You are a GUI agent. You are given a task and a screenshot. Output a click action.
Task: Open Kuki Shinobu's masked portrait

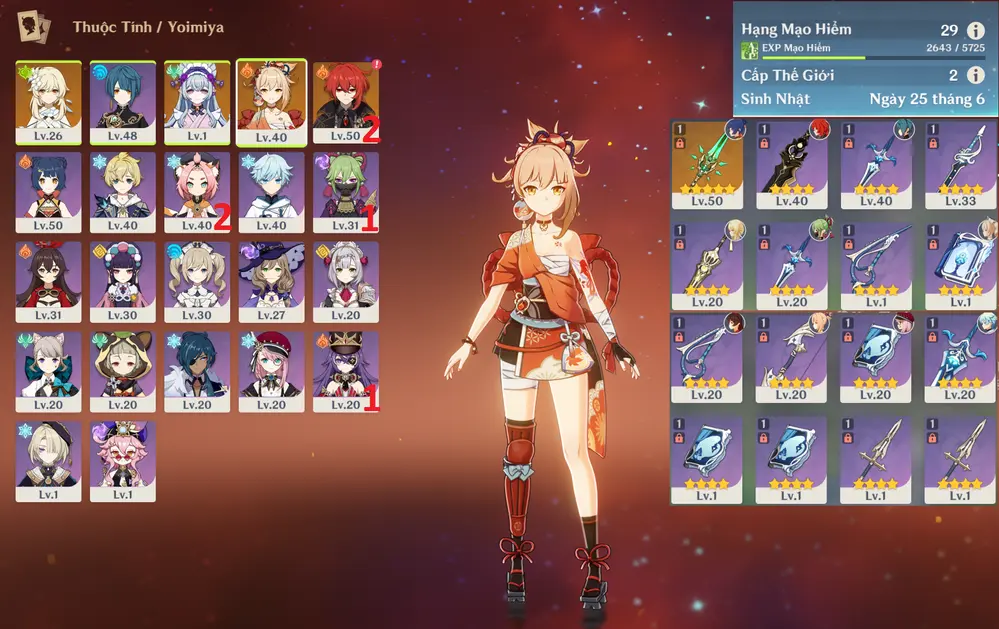(345, 192)
